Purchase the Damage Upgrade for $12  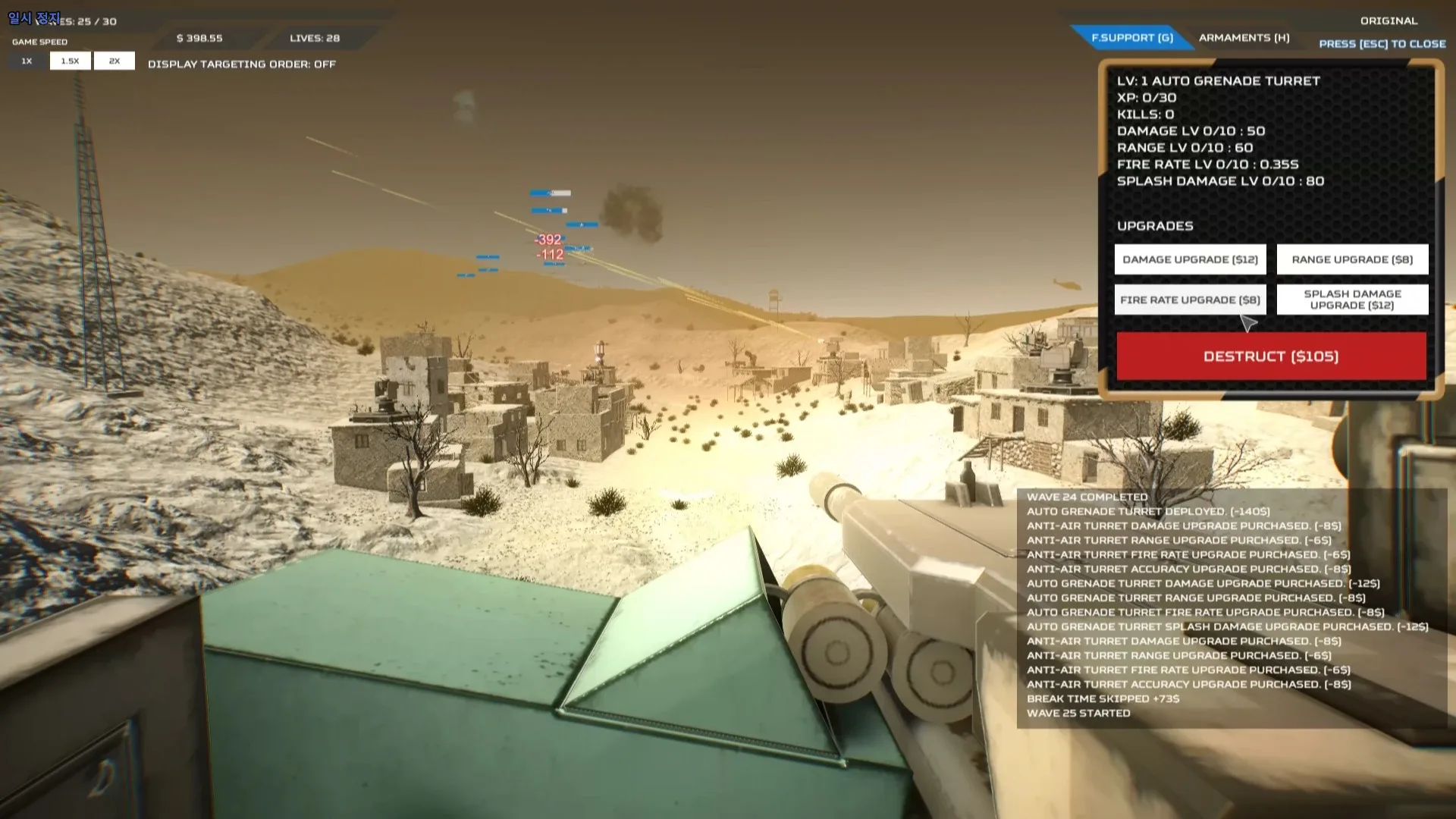[1189, 259]
